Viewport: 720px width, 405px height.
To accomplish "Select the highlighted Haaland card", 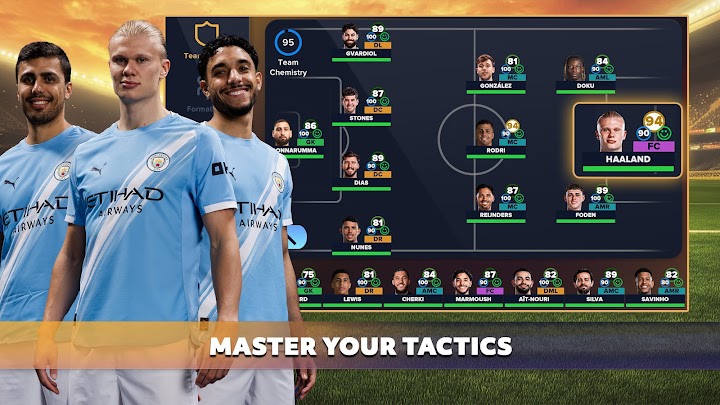I will (x=627, y=139).
